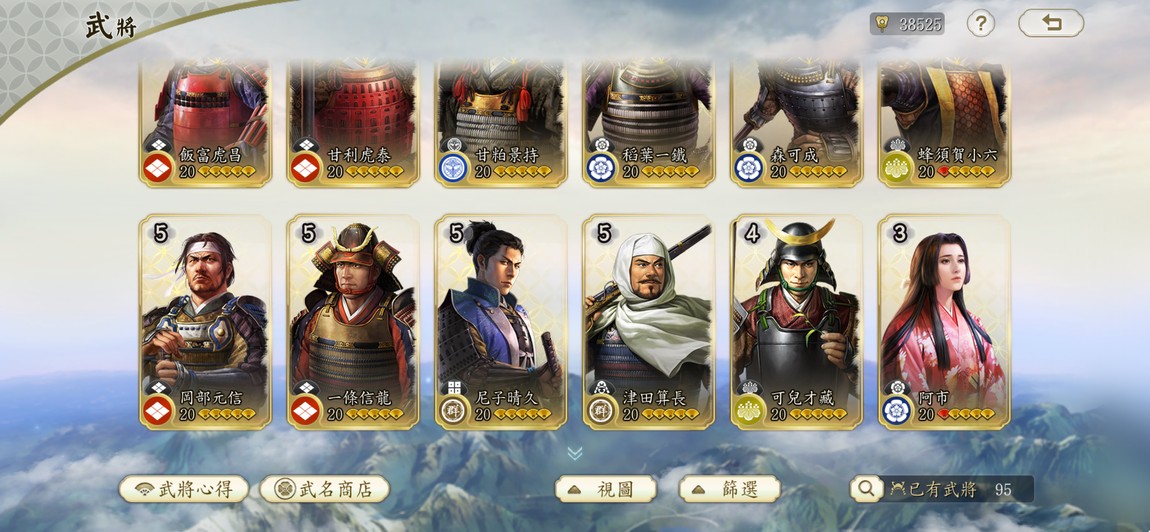Go back with the return arrow button
Viewport: 1150px width, 532px height.
click(1051, 23)
